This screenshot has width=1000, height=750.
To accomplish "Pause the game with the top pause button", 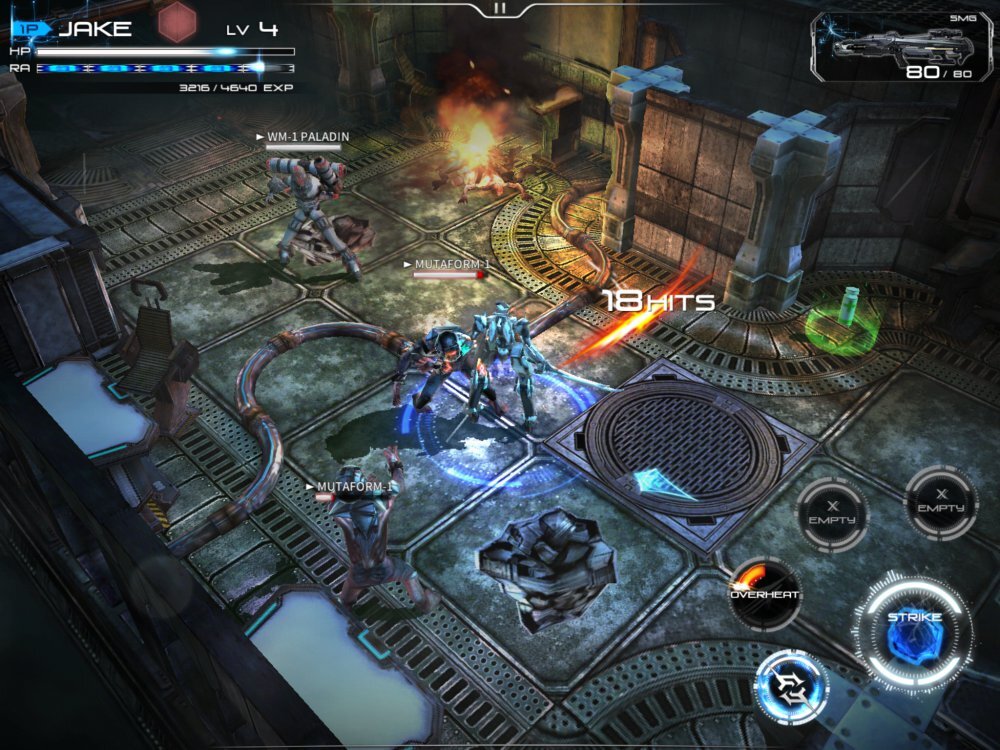I will 500,8.
